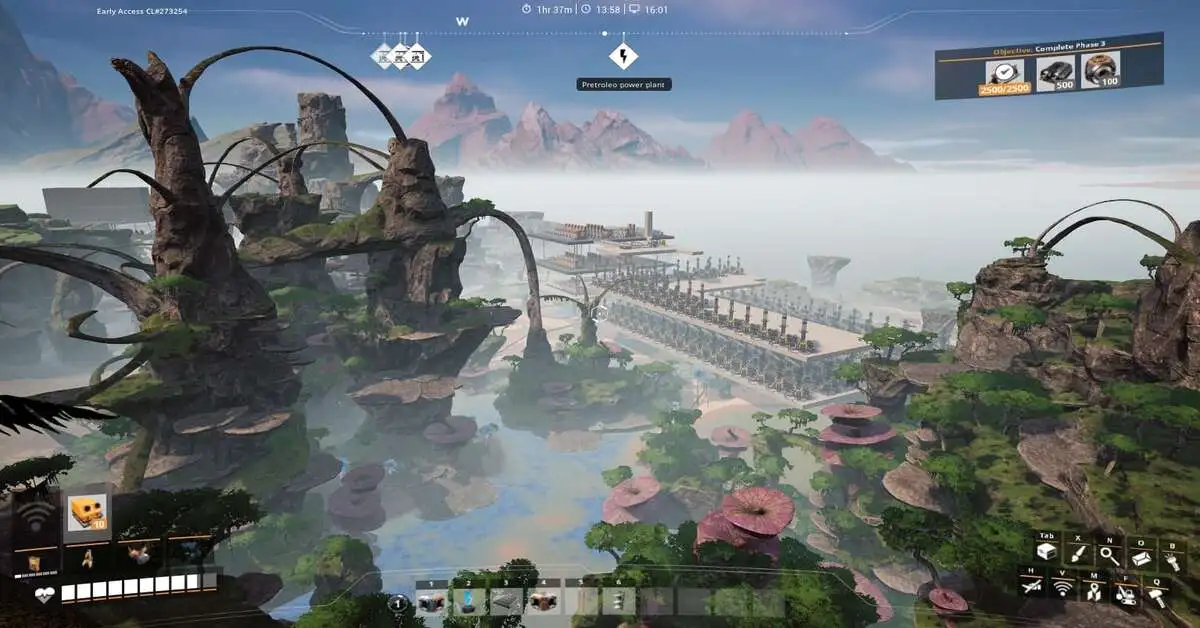Select hotbar slot 6 item
The height and width of the screenshot is (628, 1200).
point(617,601)
